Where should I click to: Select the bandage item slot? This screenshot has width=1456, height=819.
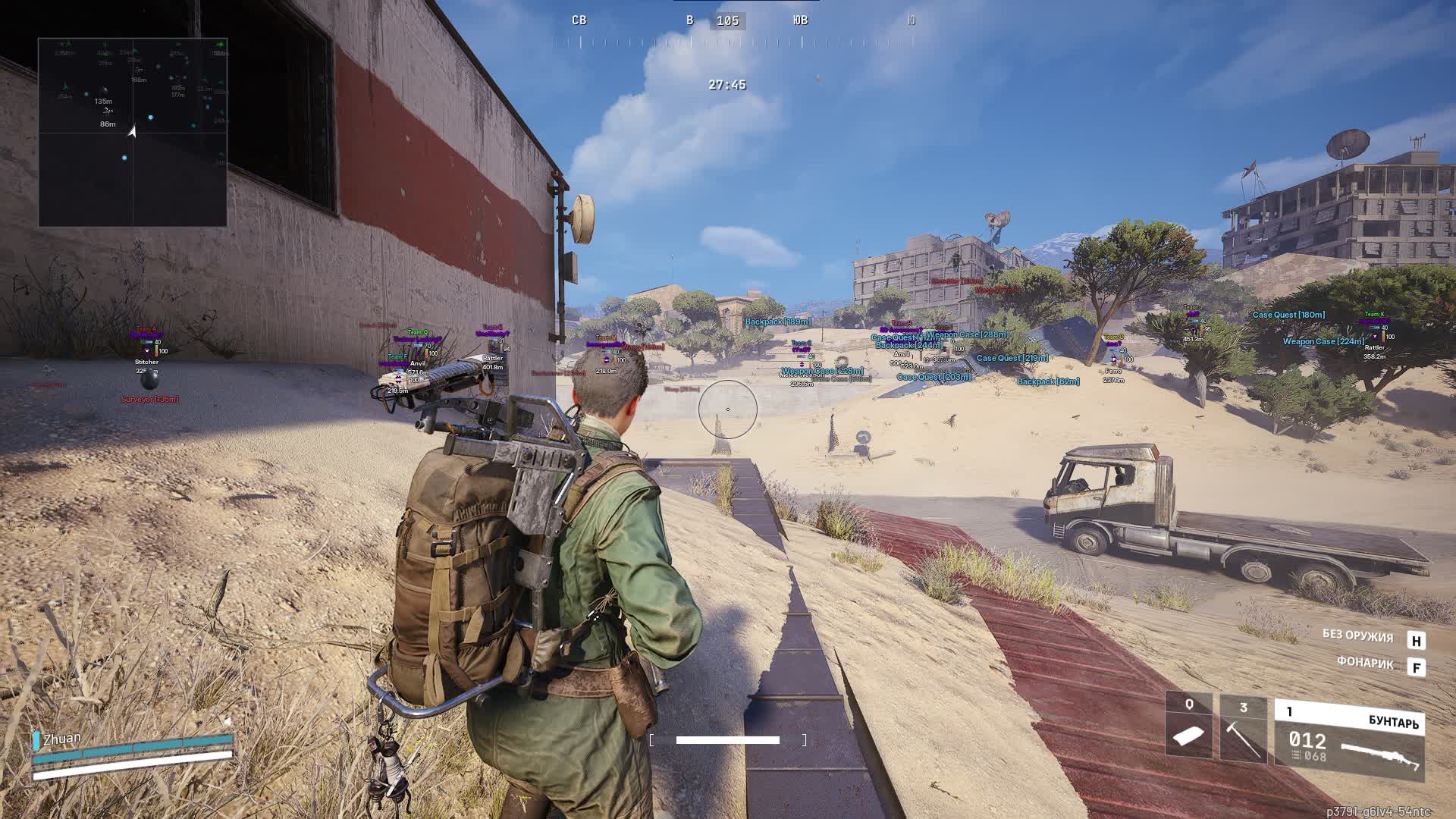1188,727
